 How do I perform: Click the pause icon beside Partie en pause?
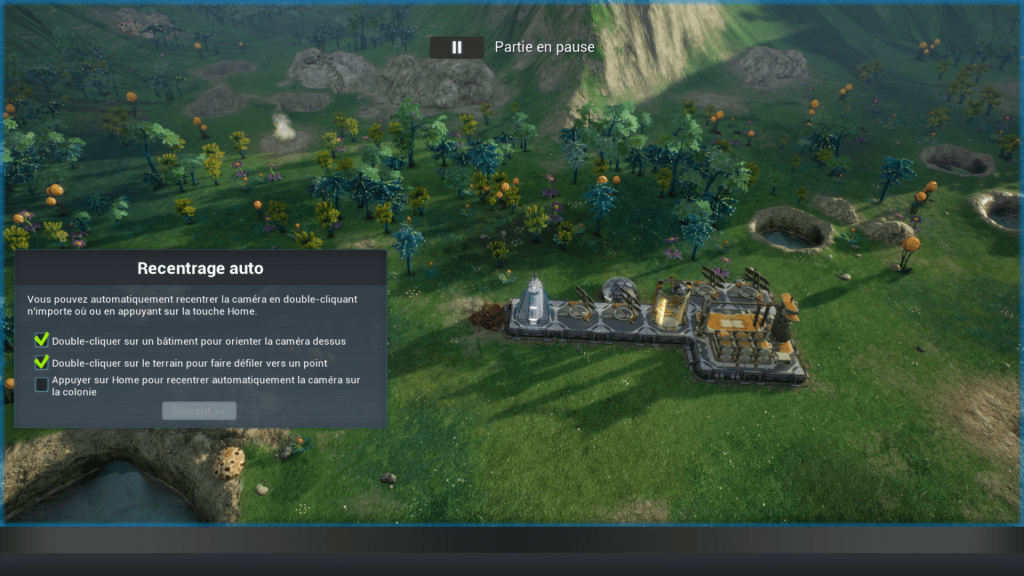[x=457, y=47]
